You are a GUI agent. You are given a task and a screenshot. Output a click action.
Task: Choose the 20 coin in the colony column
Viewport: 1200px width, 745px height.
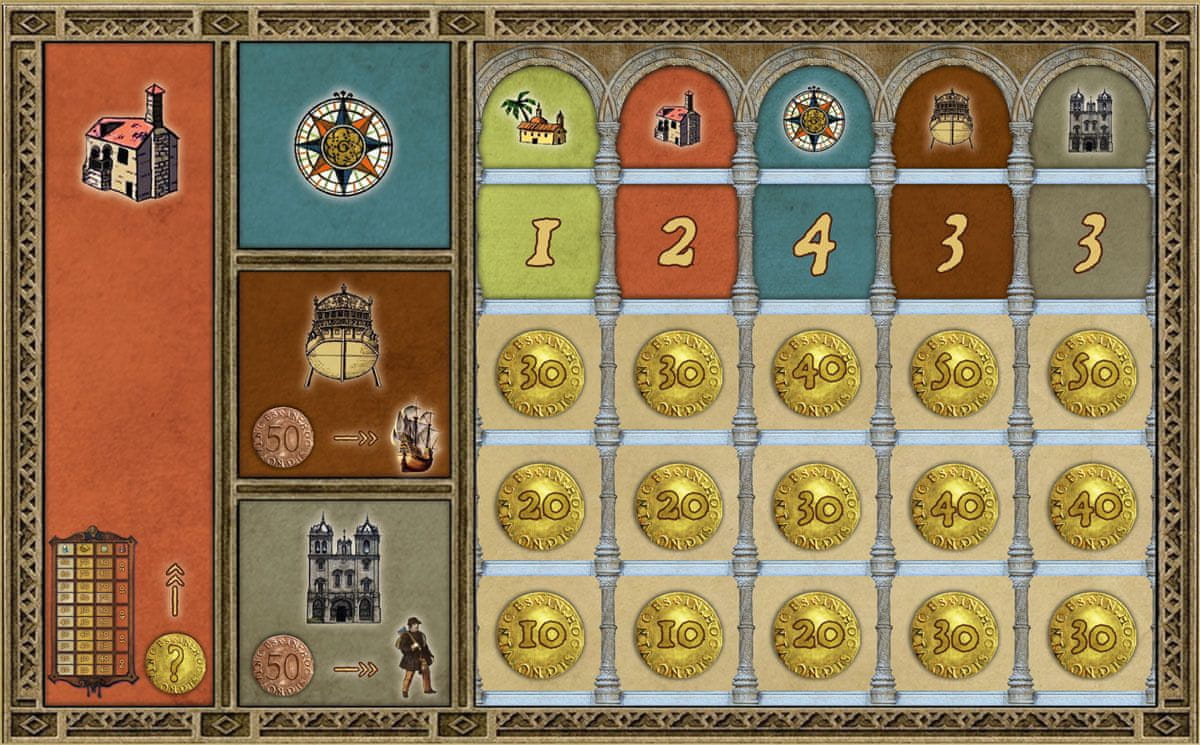click(541, 505)
